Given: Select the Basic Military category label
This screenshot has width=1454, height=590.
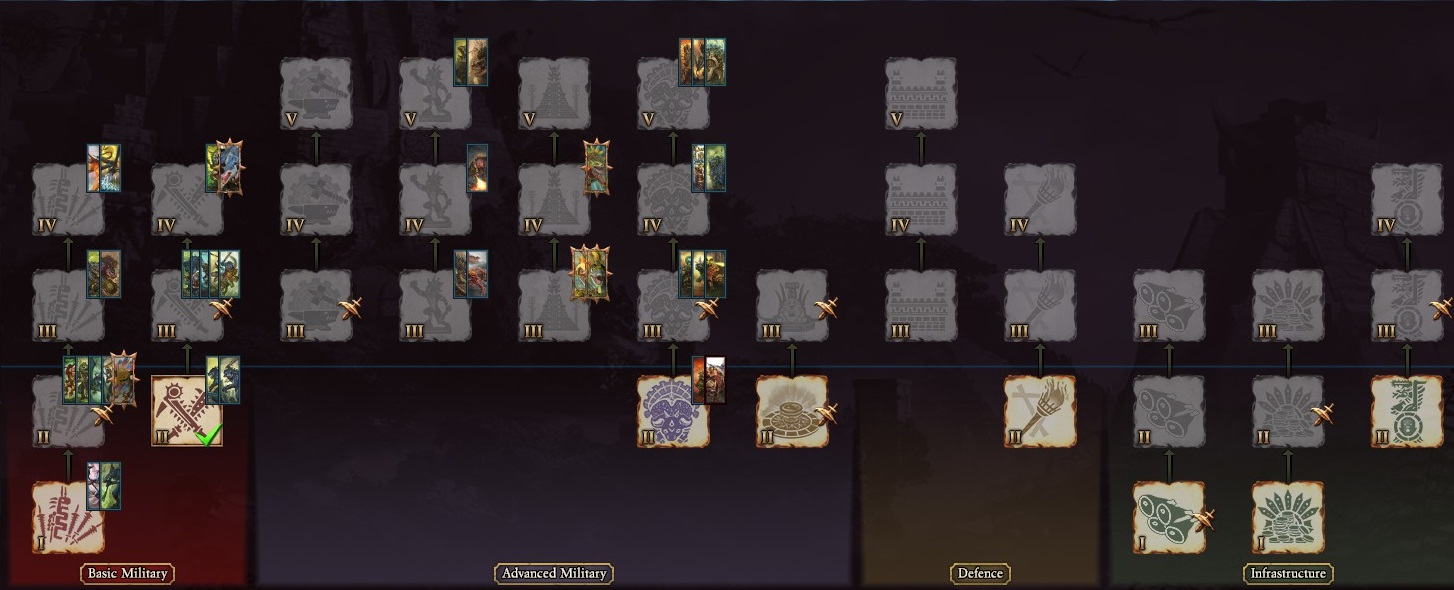Looking at the screenshot, I should coord(127,573).
